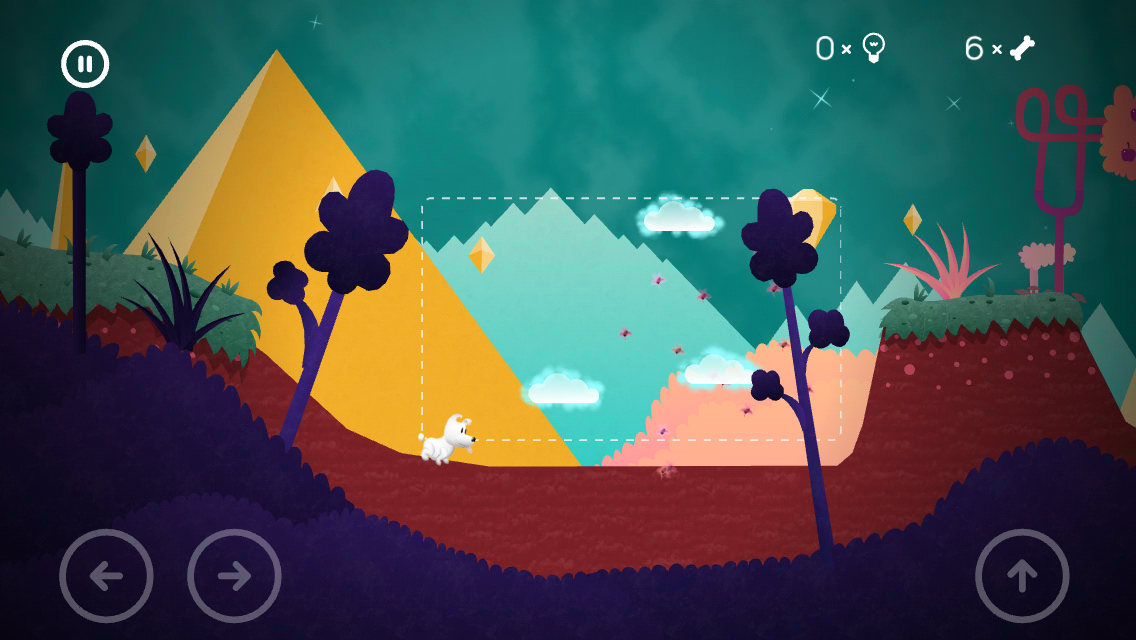Viewport: 1136px width, 640px height.
Task: Tap the move right arrow button
Action: tap(234, 576)
